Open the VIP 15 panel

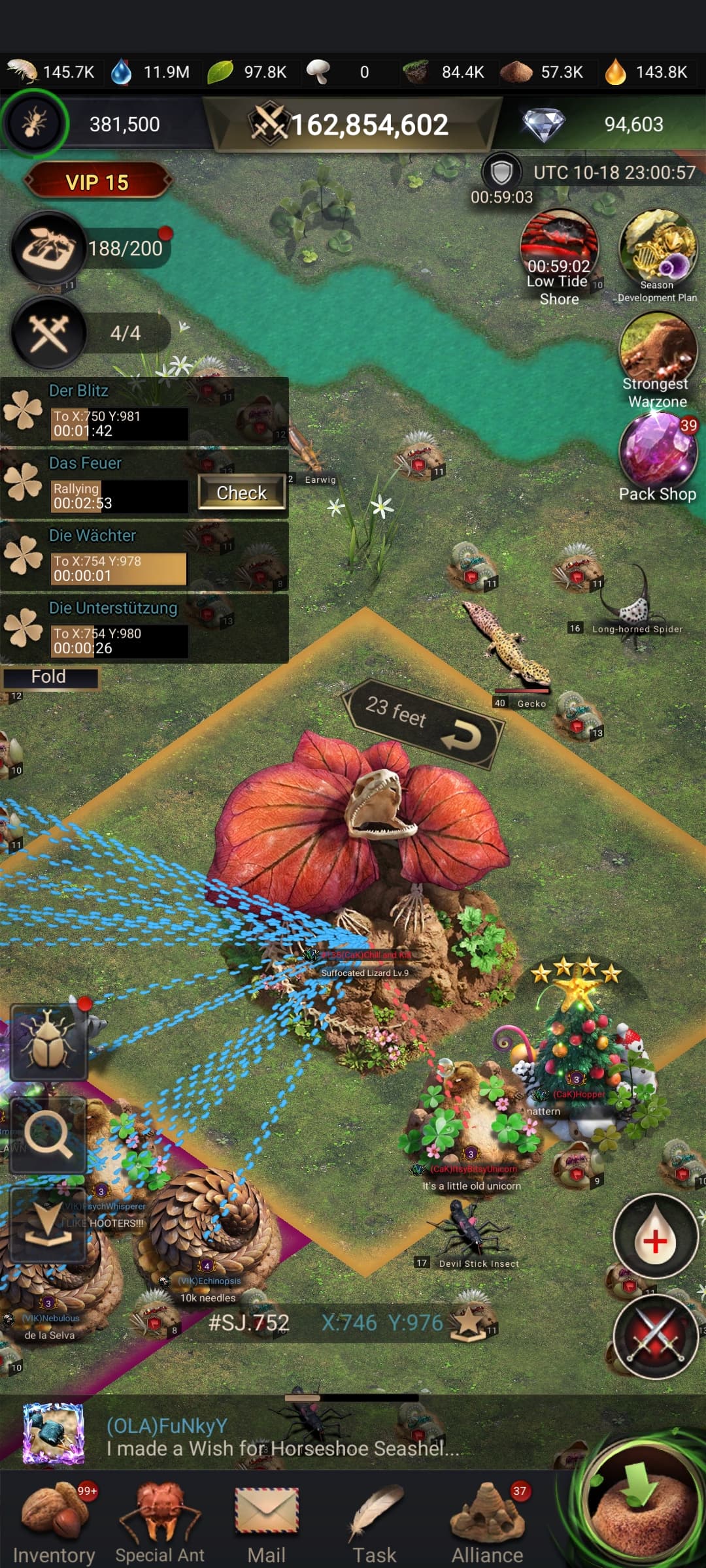click(97, 182)
